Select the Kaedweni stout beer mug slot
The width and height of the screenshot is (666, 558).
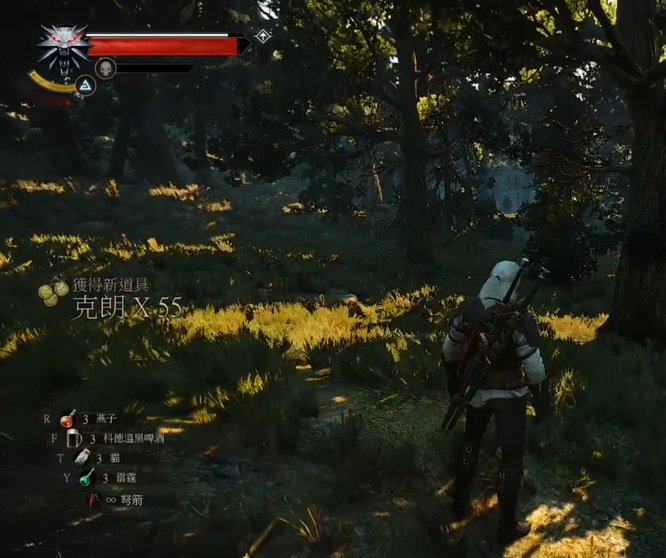74,438
